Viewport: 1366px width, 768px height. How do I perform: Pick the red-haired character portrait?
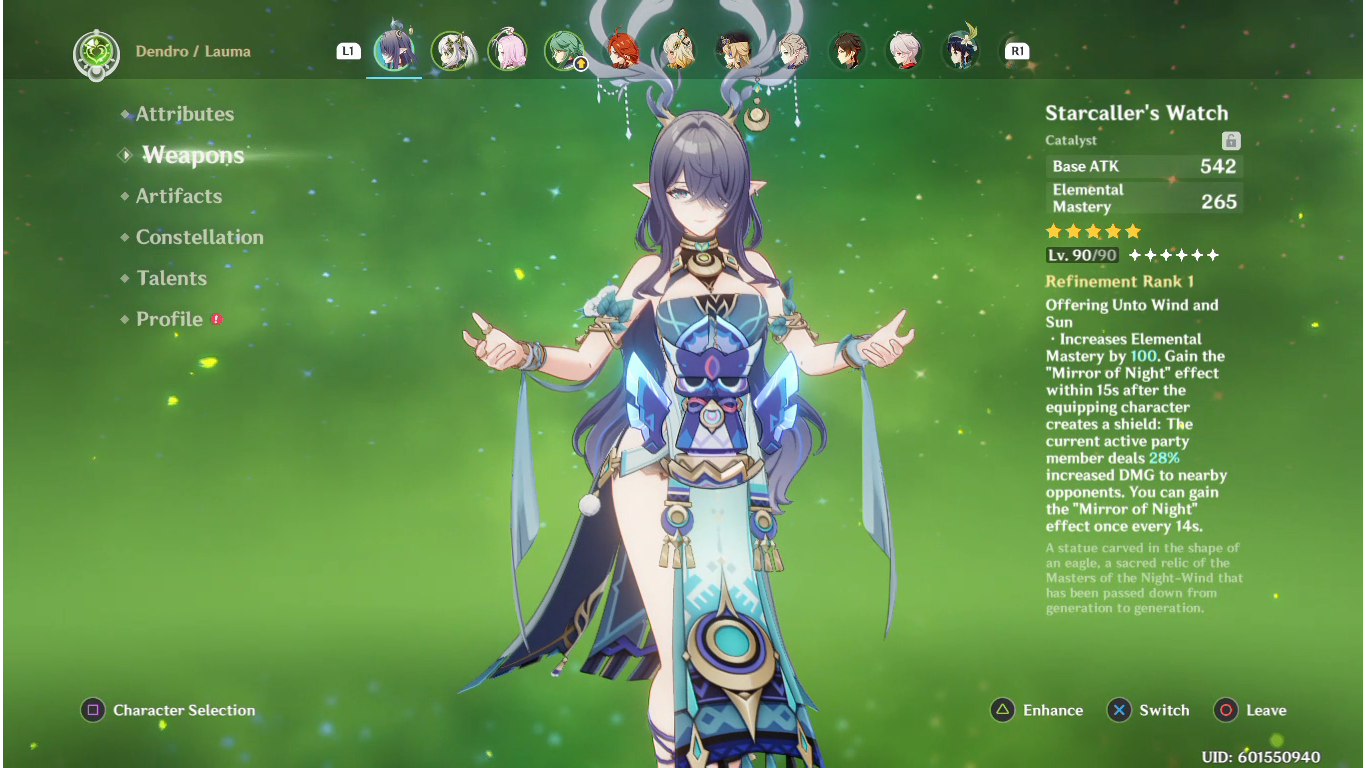coord(622,50)
